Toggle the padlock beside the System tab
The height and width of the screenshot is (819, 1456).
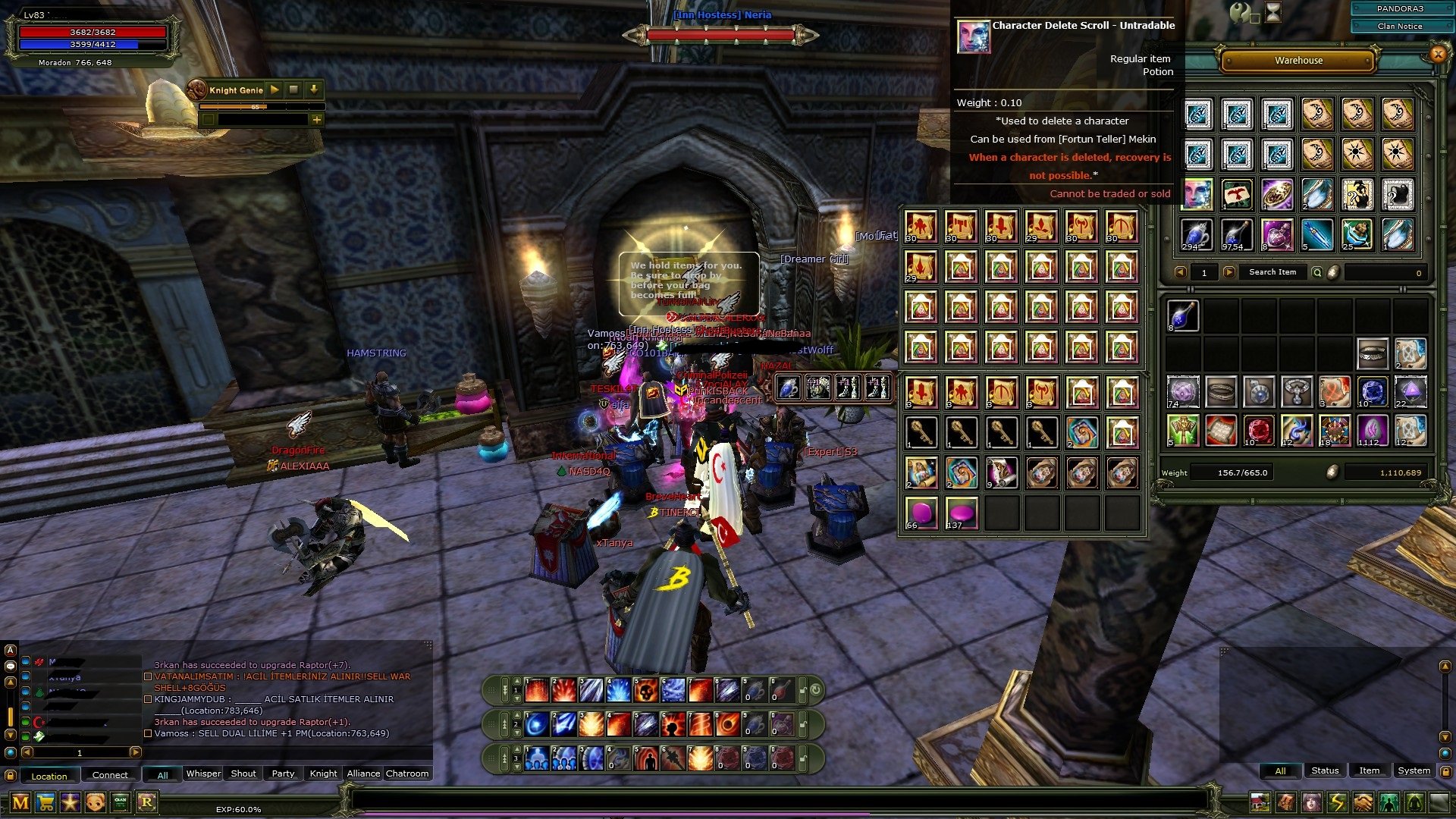[x=1446, y=771]
